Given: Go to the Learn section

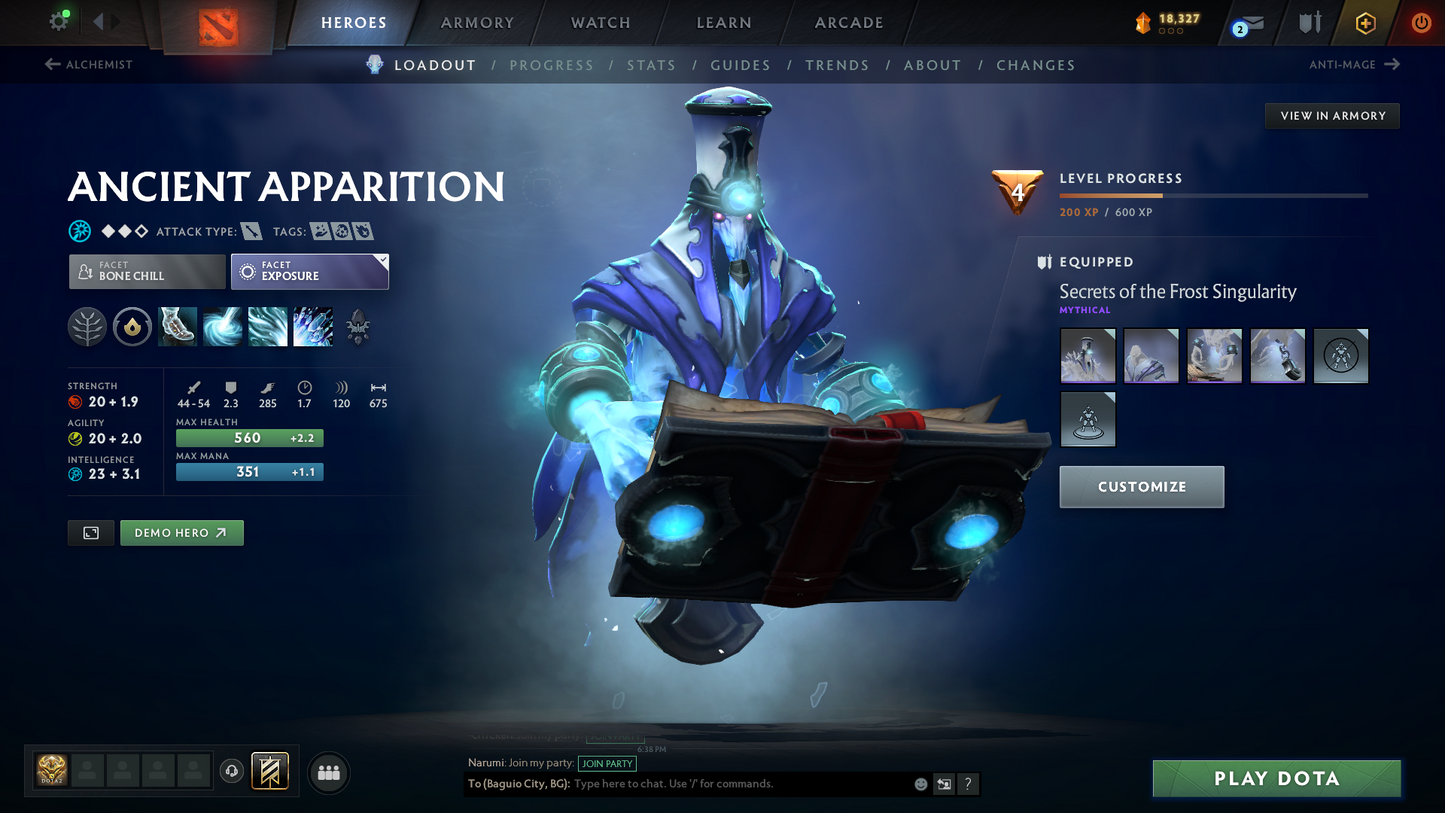Looking at the screenshot, I should pyautogui.click(x=724, y=23).
